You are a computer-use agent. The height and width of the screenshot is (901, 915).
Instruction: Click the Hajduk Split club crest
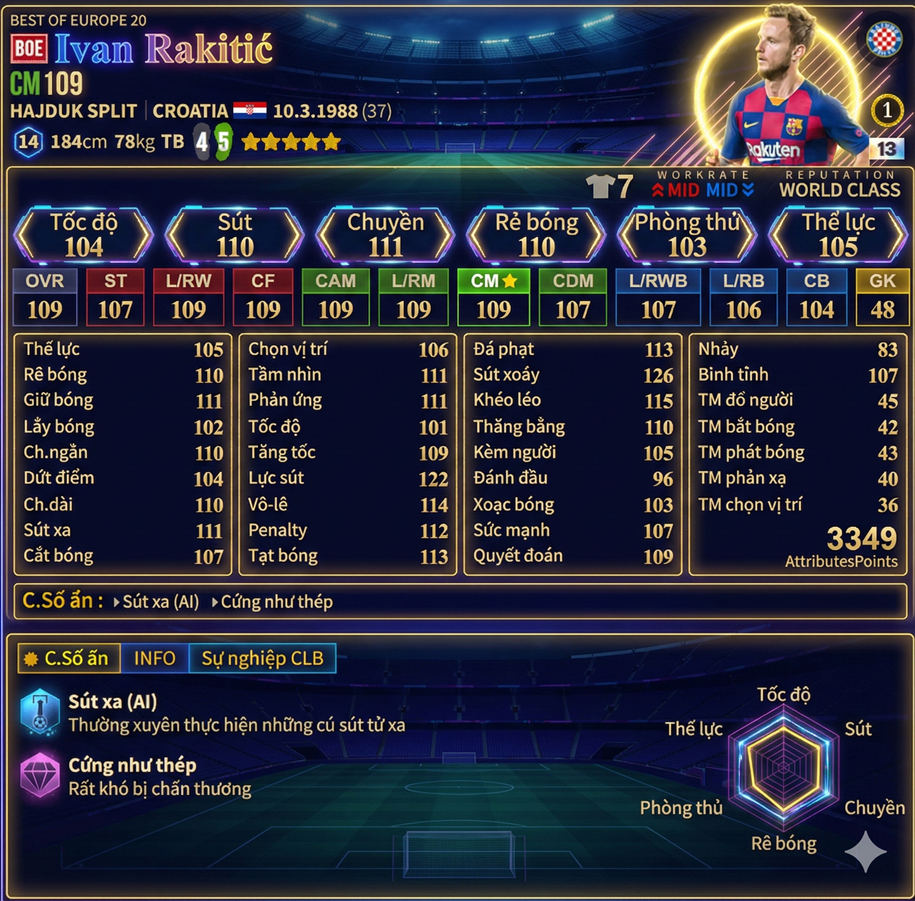pyautogui.click(x=884, y=38)
